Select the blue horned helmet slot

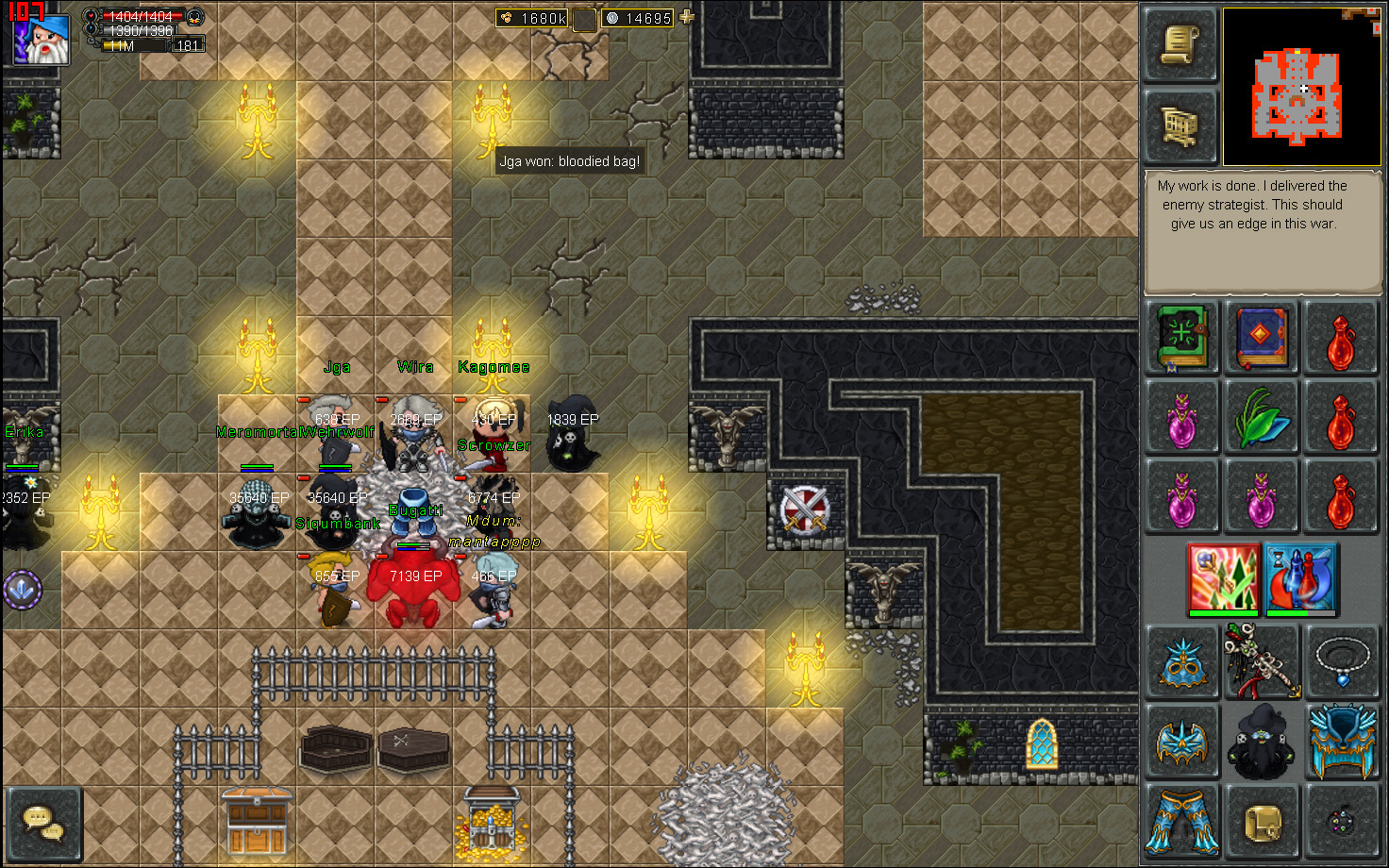pyautogui.click(x=1341, y=743)
